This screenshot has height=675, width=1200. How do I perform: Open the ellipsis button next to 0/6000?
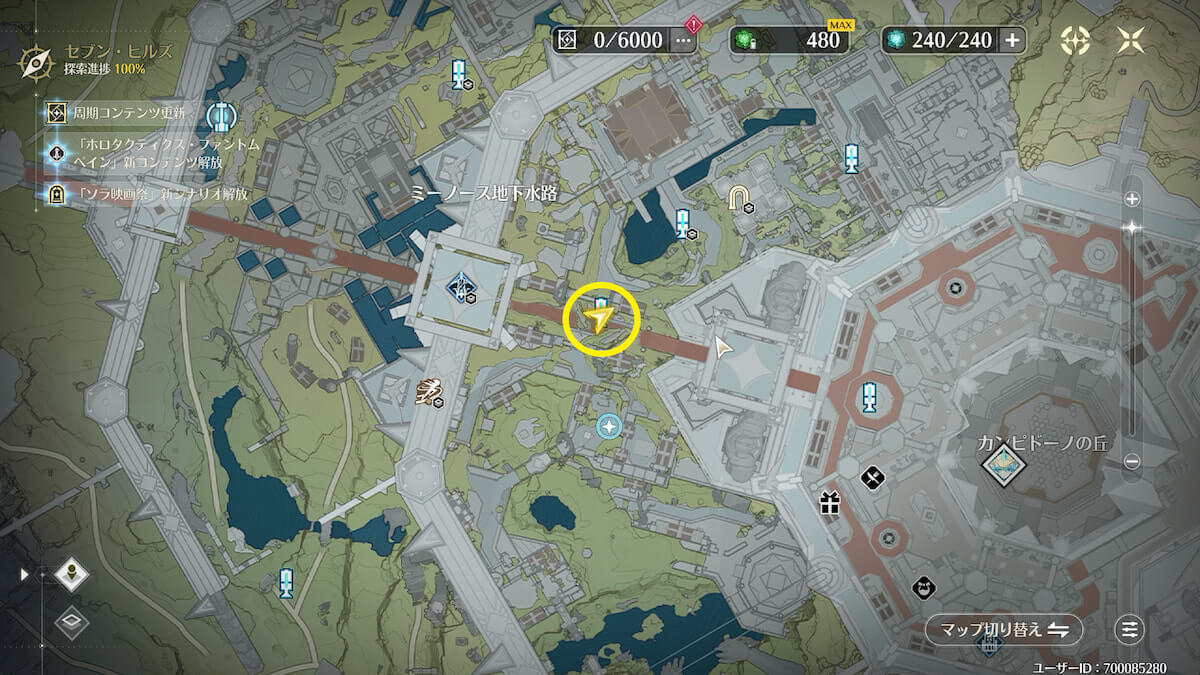tap(684, 40)
